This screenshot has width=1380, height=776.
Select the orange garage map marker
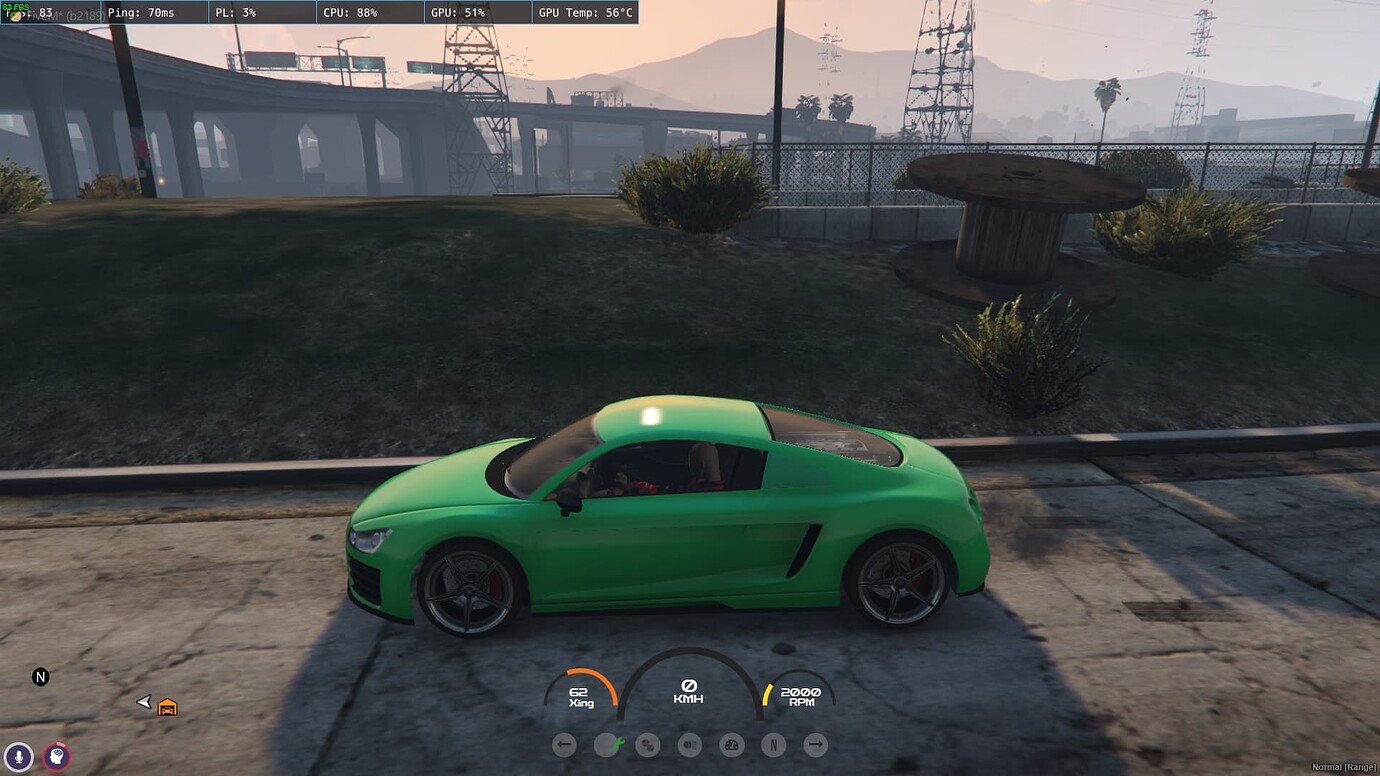click(x=167, y=707)
